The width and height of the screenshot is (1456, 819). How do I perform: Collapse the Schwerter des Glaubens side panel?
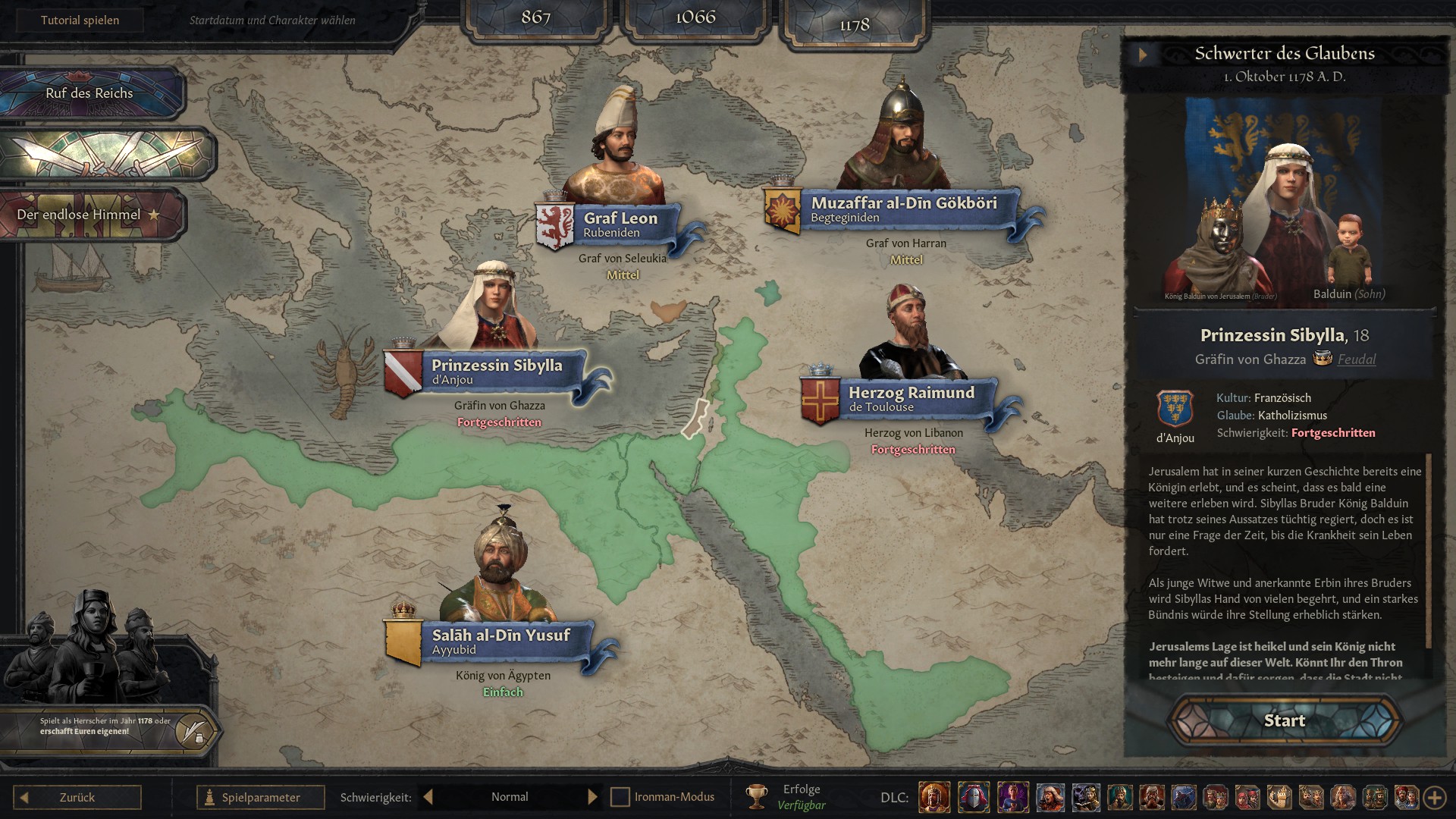[1143, 54]
